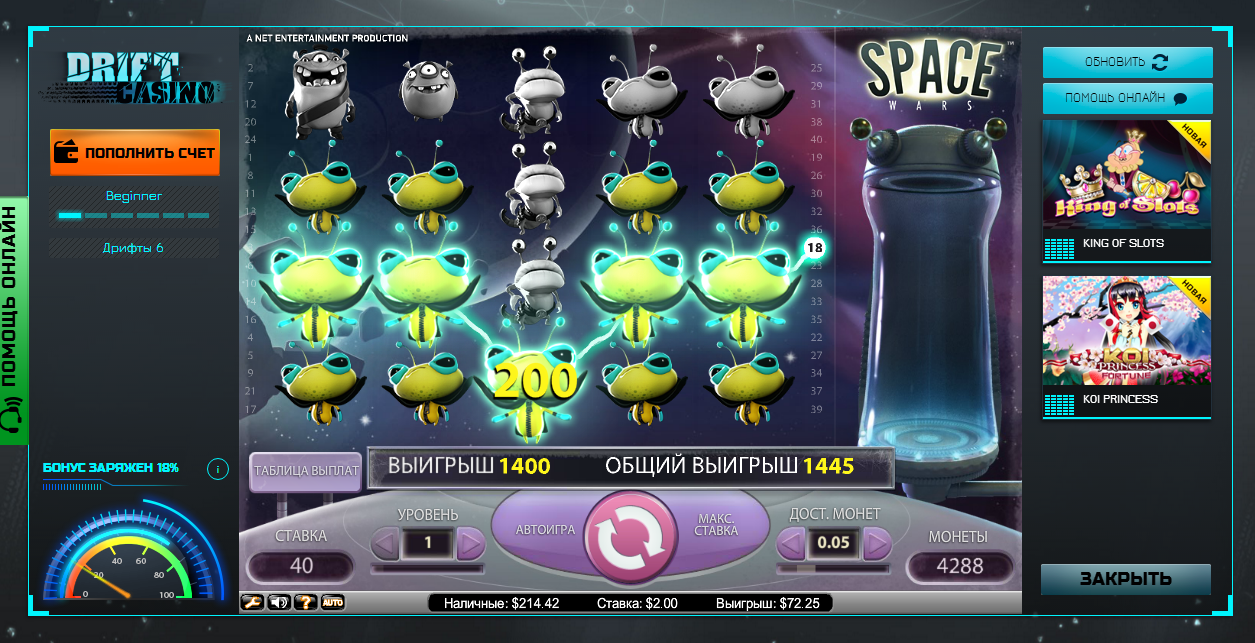Decrease the Уровень bet level

click(385, 544)
